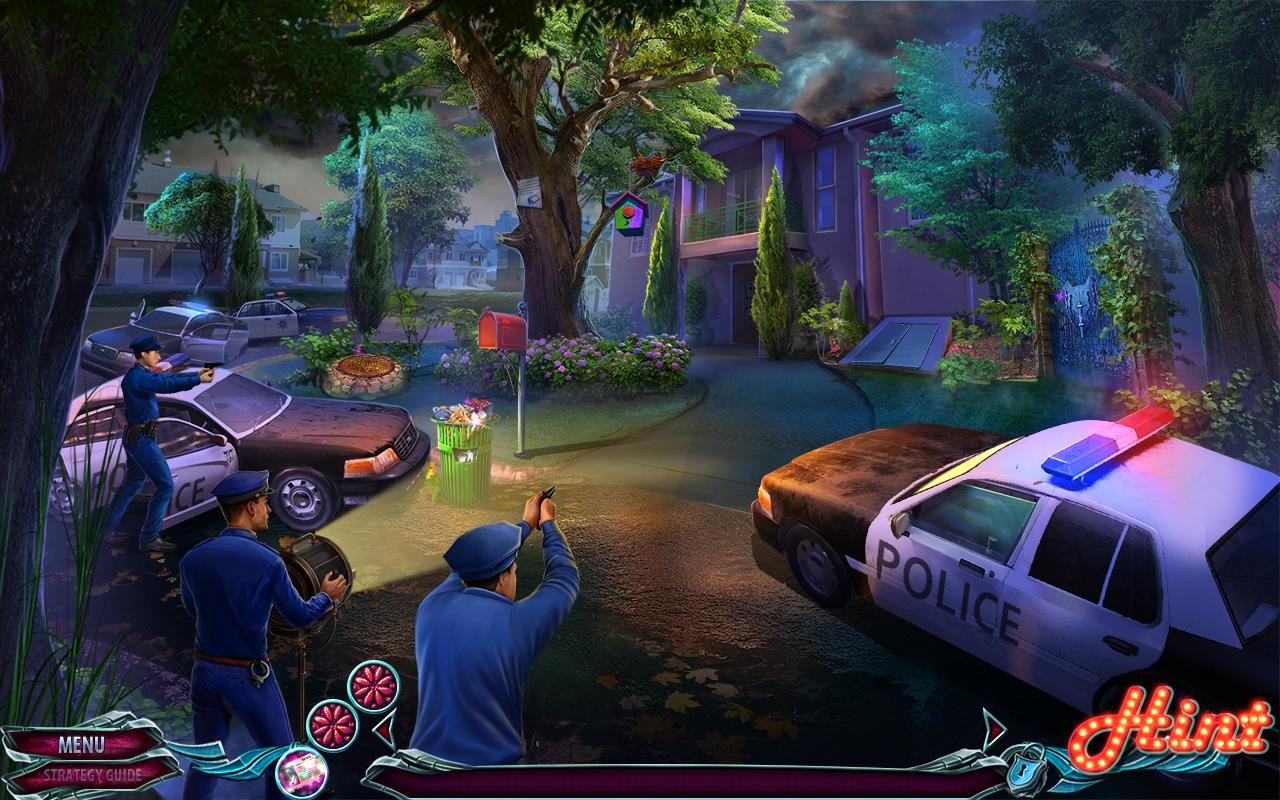Click the upper red flower medallion

coord(375,687)
